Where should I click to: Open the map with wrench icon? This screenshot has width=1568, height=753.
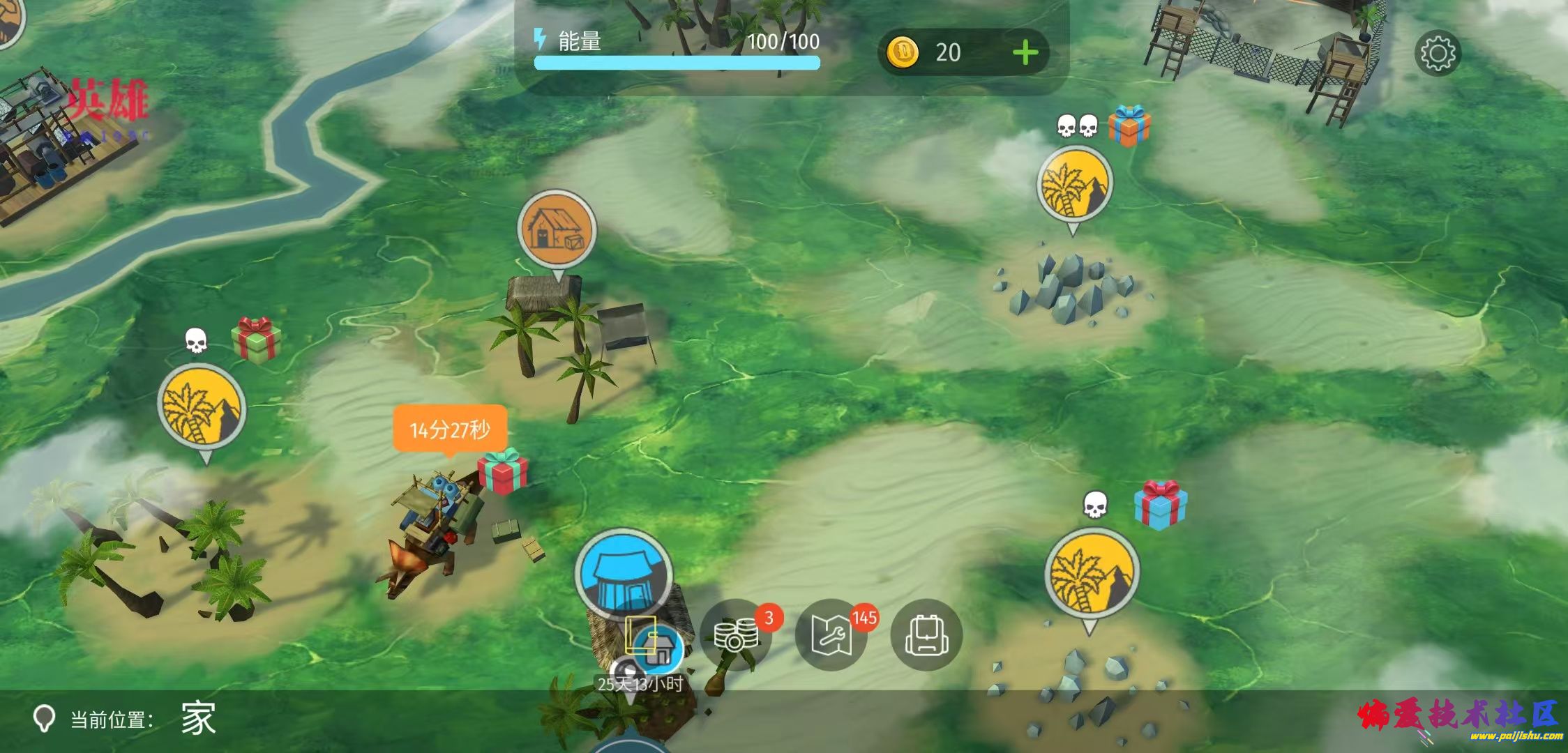[830, 635]
